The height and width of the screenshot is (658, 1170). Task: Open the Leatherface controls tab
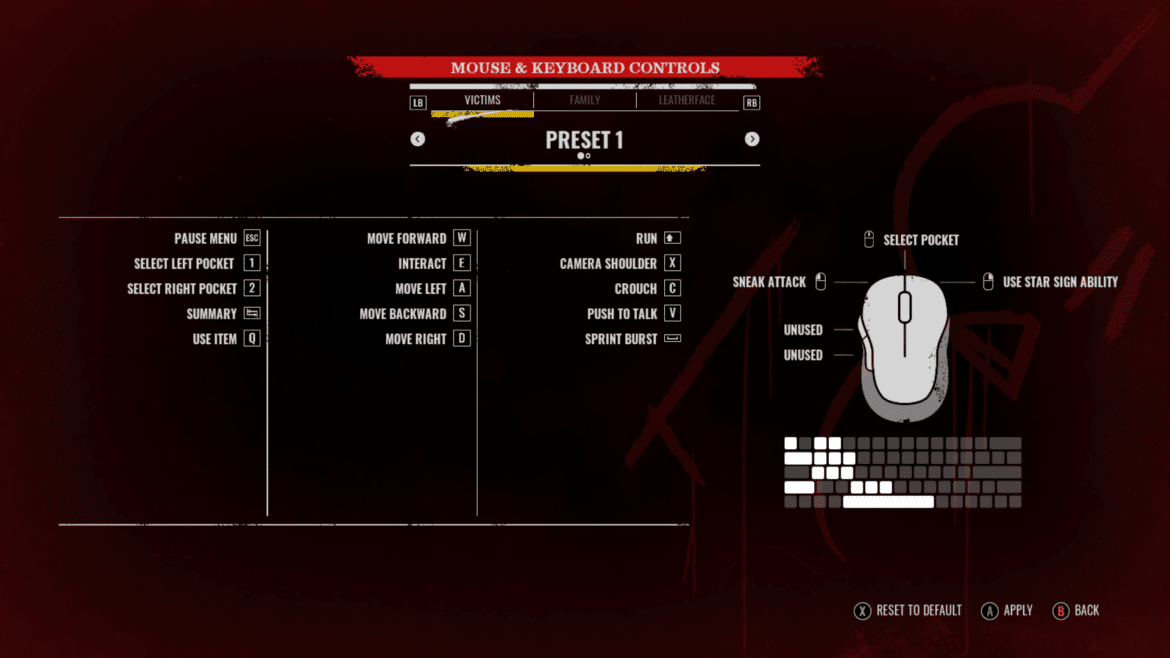click(x=686, y=100)
